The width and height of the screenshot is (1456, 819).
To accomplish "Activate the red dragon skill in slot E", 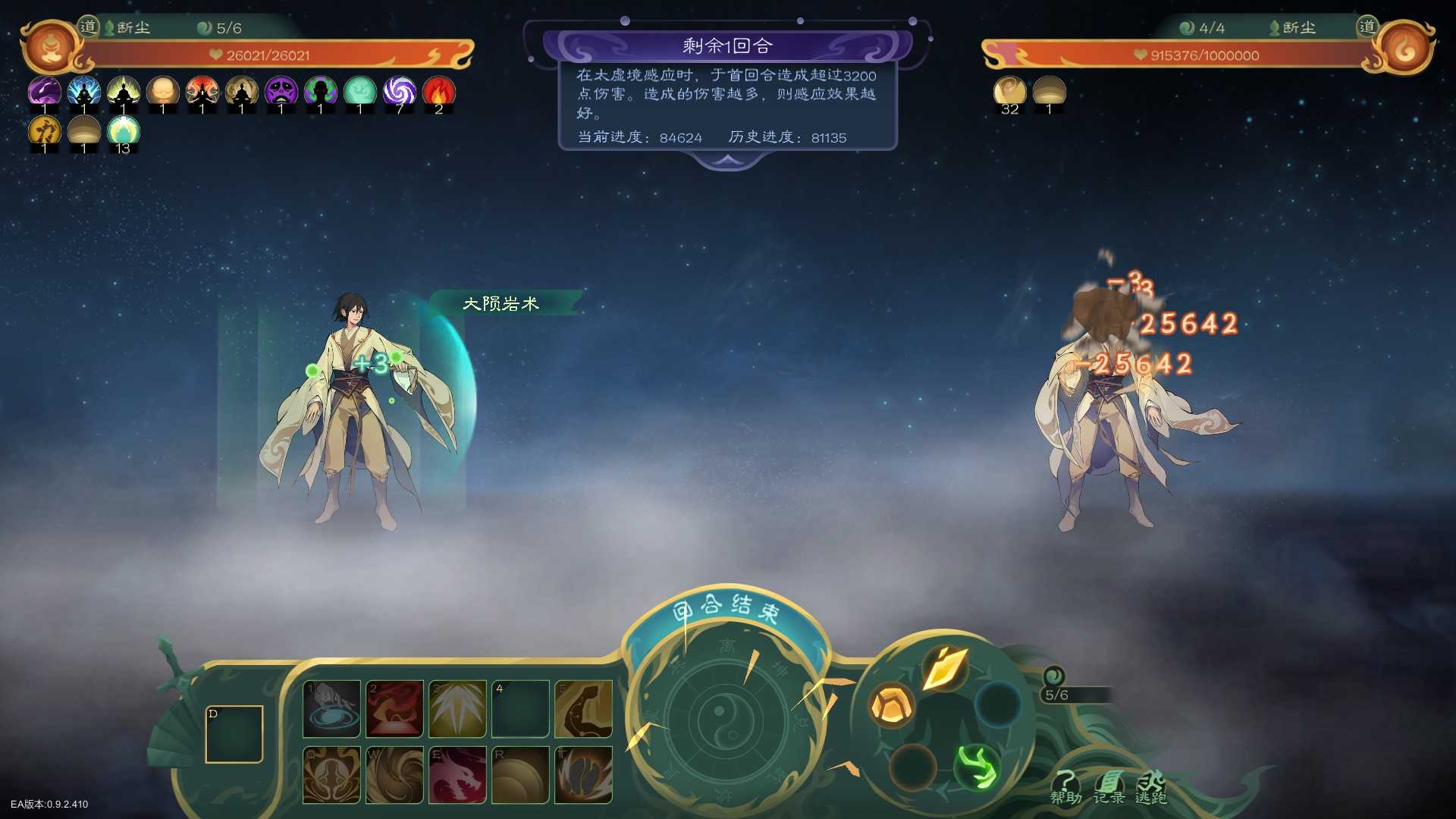I will click(x=457, y=775).
